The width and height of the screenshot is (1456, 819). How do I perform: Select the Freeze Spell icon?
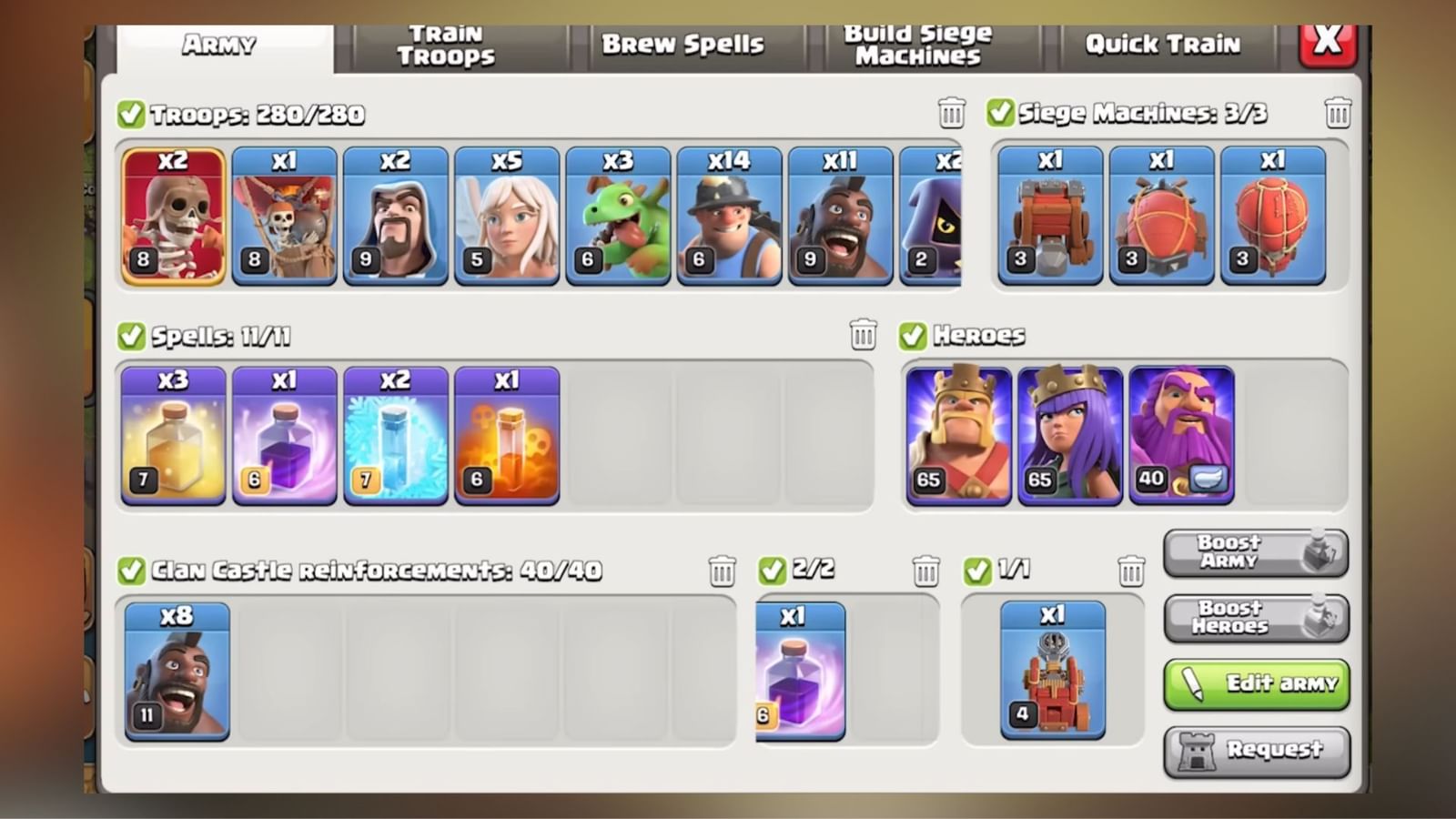coord(395,435)
